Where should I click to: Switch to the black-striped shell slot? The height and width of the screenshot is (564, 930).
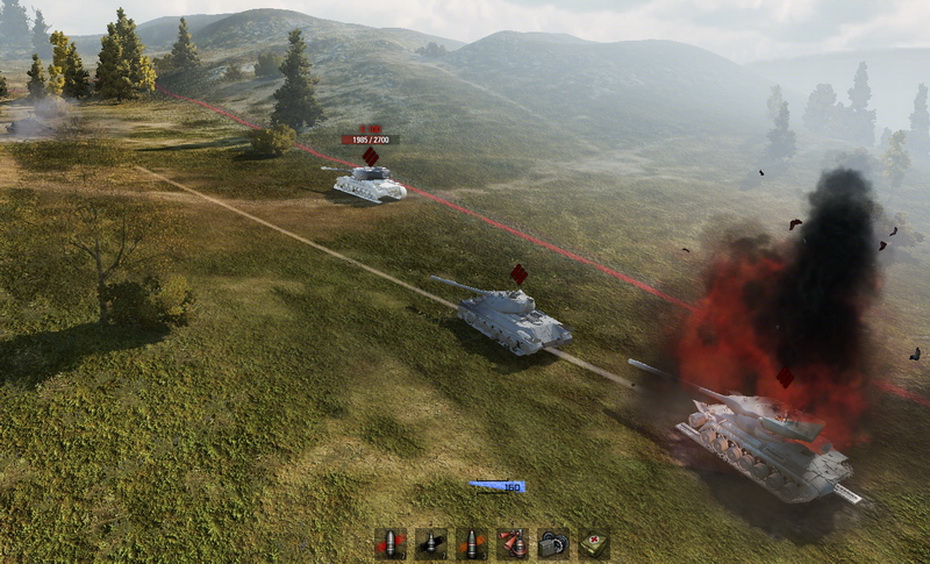tap(431, 543)
